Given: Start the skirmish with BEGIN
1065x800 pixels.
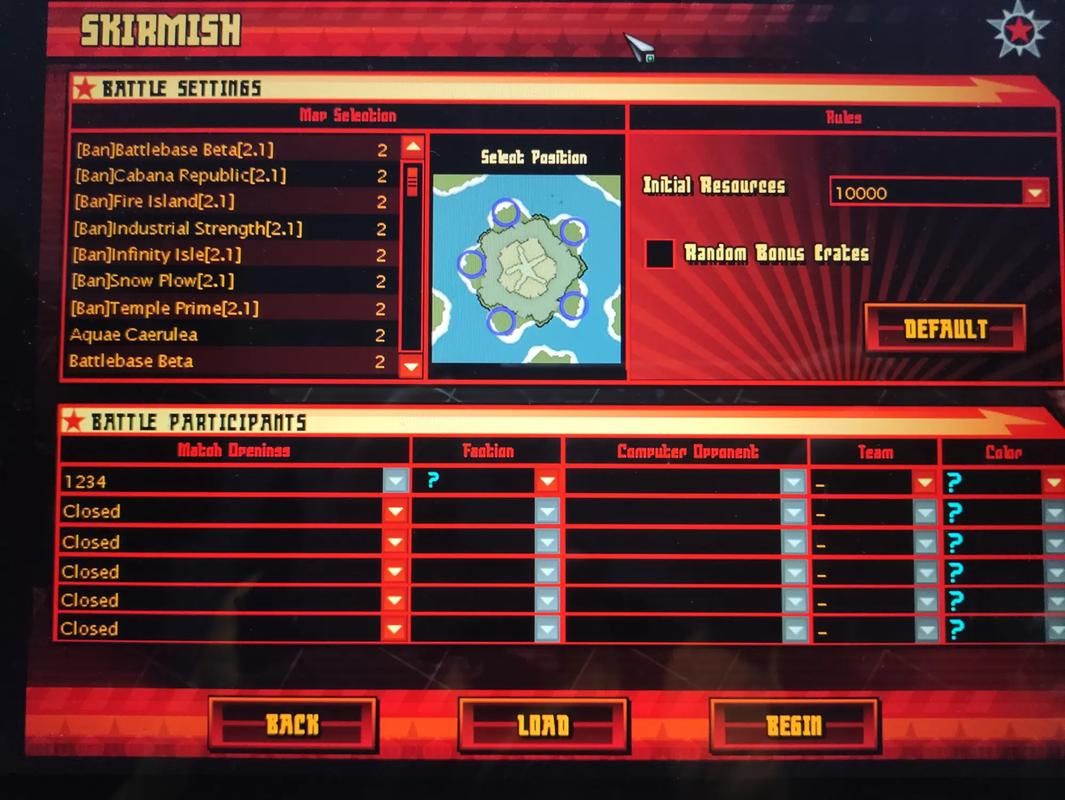Looking at the screenshot, I should pyautogui.click(x=794, y=724).
